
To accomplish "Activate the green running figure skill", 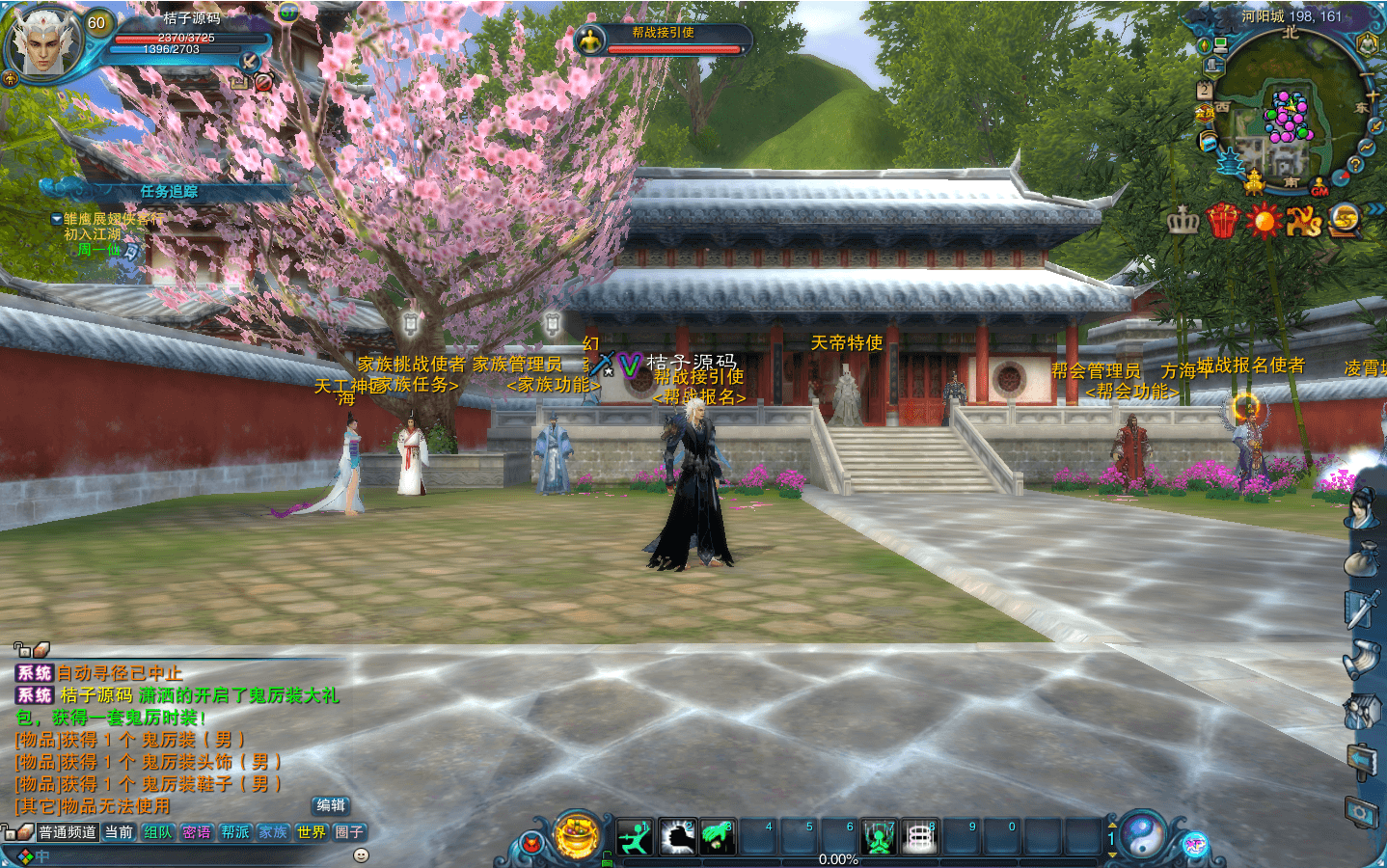I will click(635, 837).
